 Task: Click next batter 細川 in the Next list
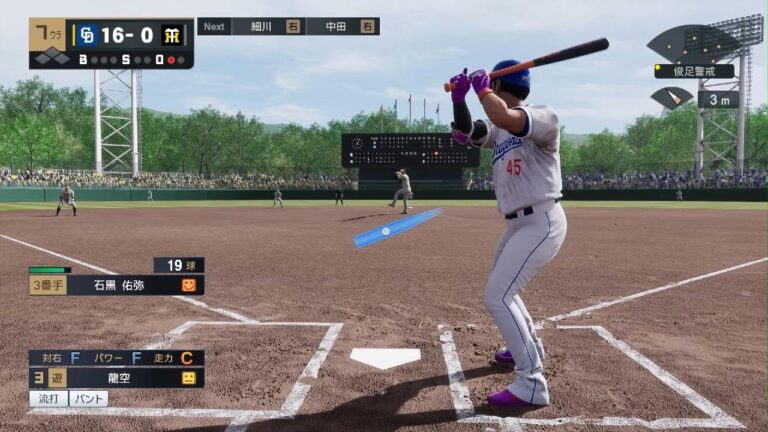pos(268,26)
